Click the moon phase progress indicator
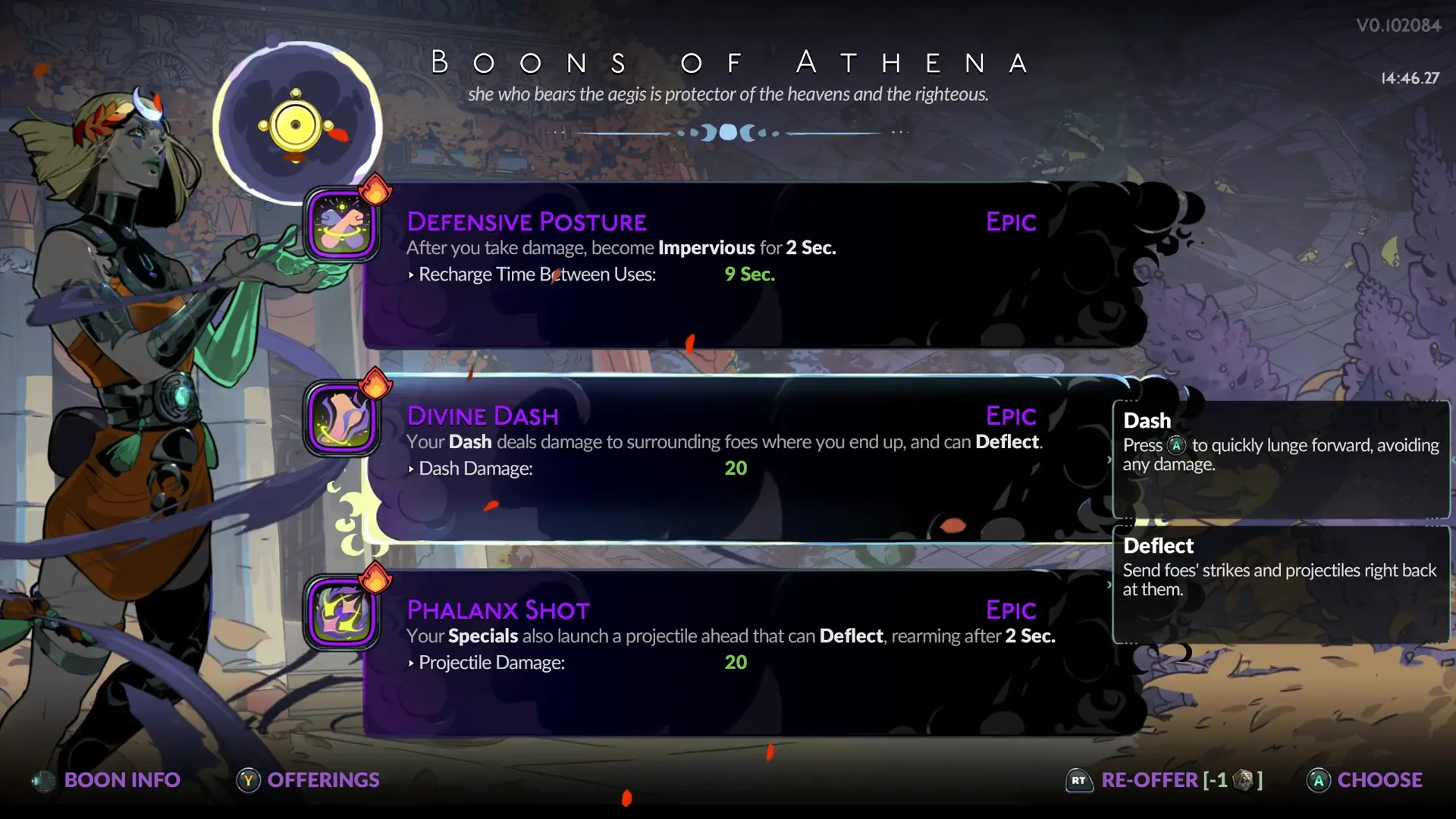The width and height of the screenshot is (1456, 819). (728, 132)
